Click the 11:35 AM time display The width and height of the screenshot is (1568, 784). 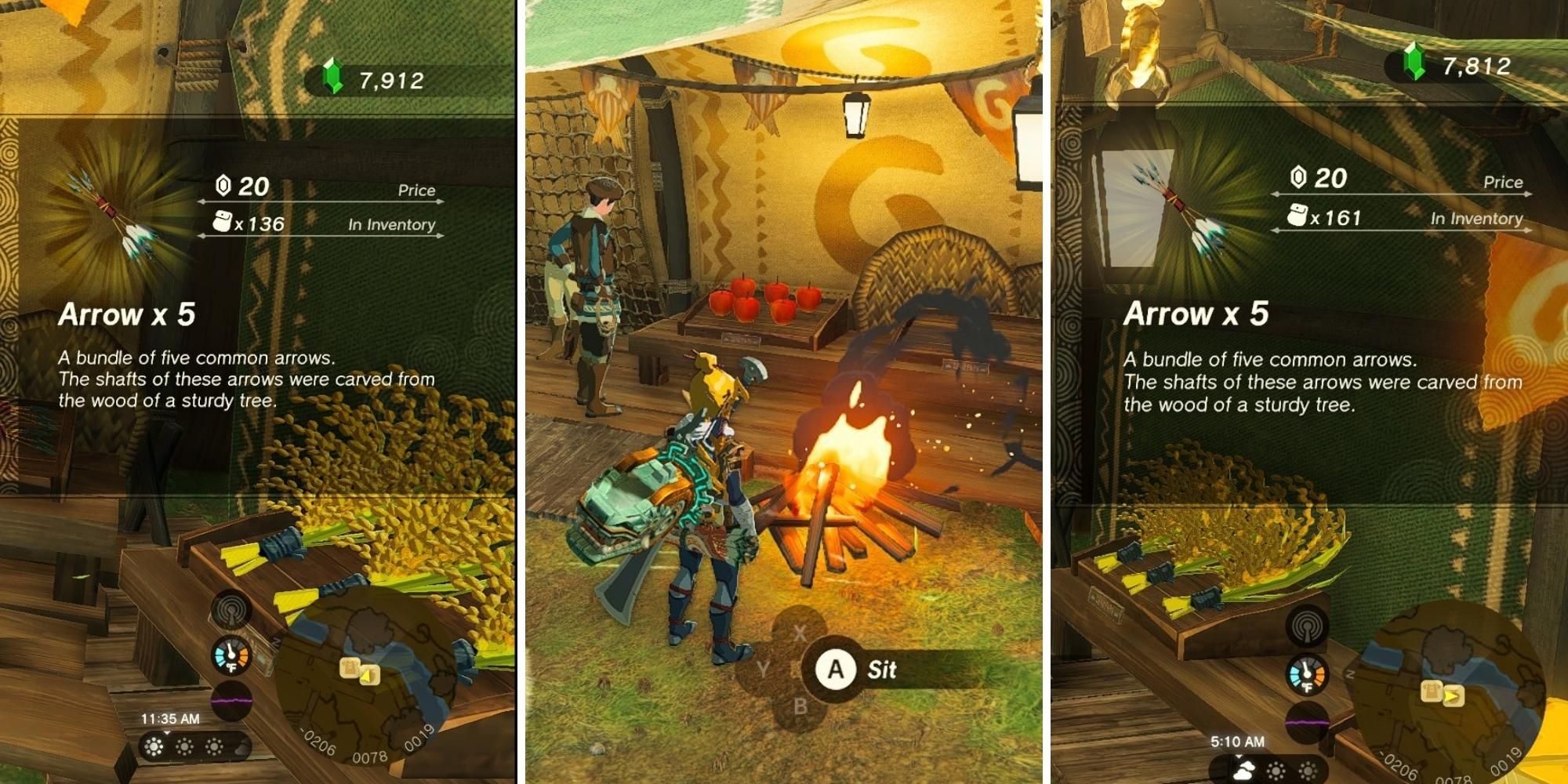[171, 717]
